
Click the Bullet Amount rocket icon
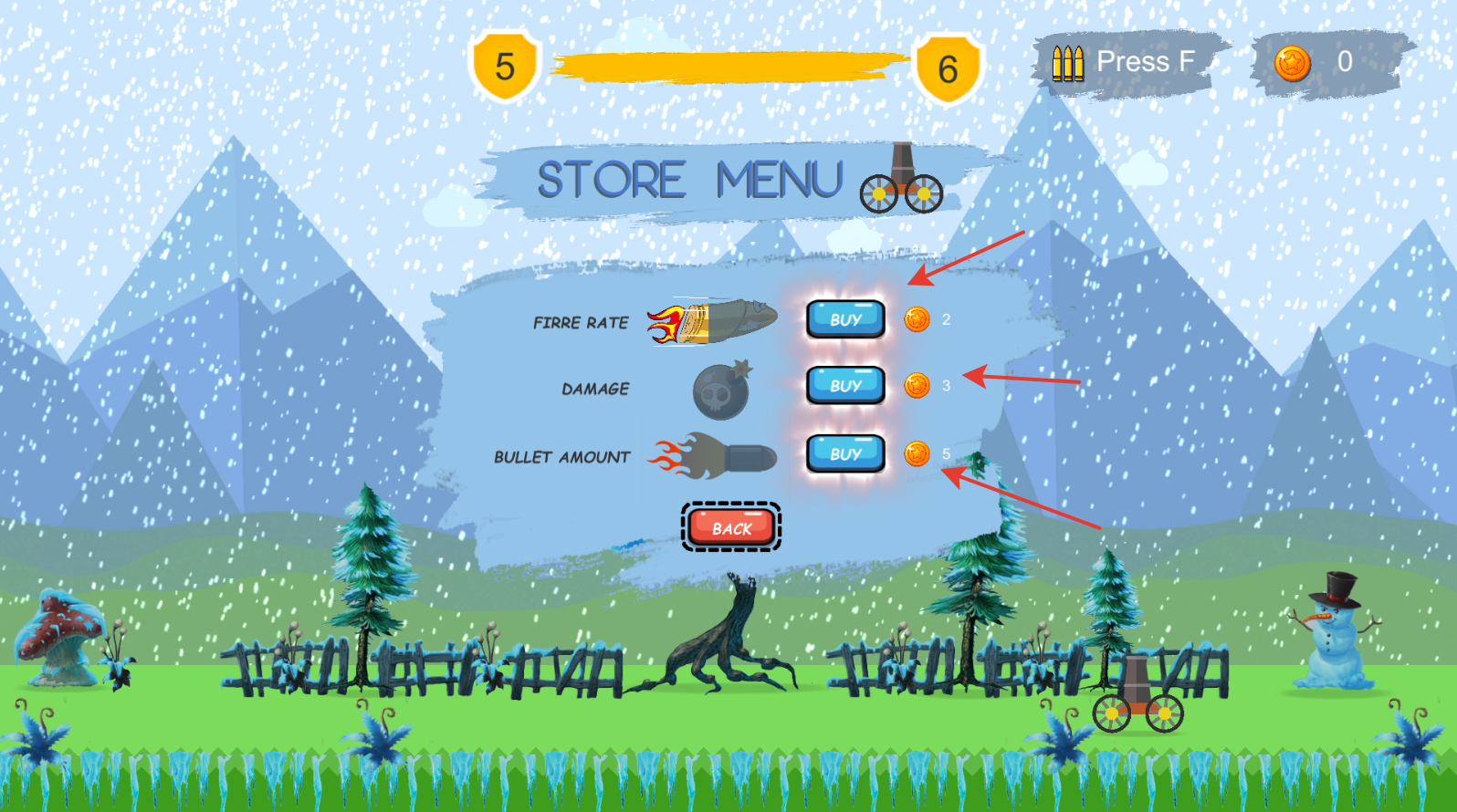712,455
